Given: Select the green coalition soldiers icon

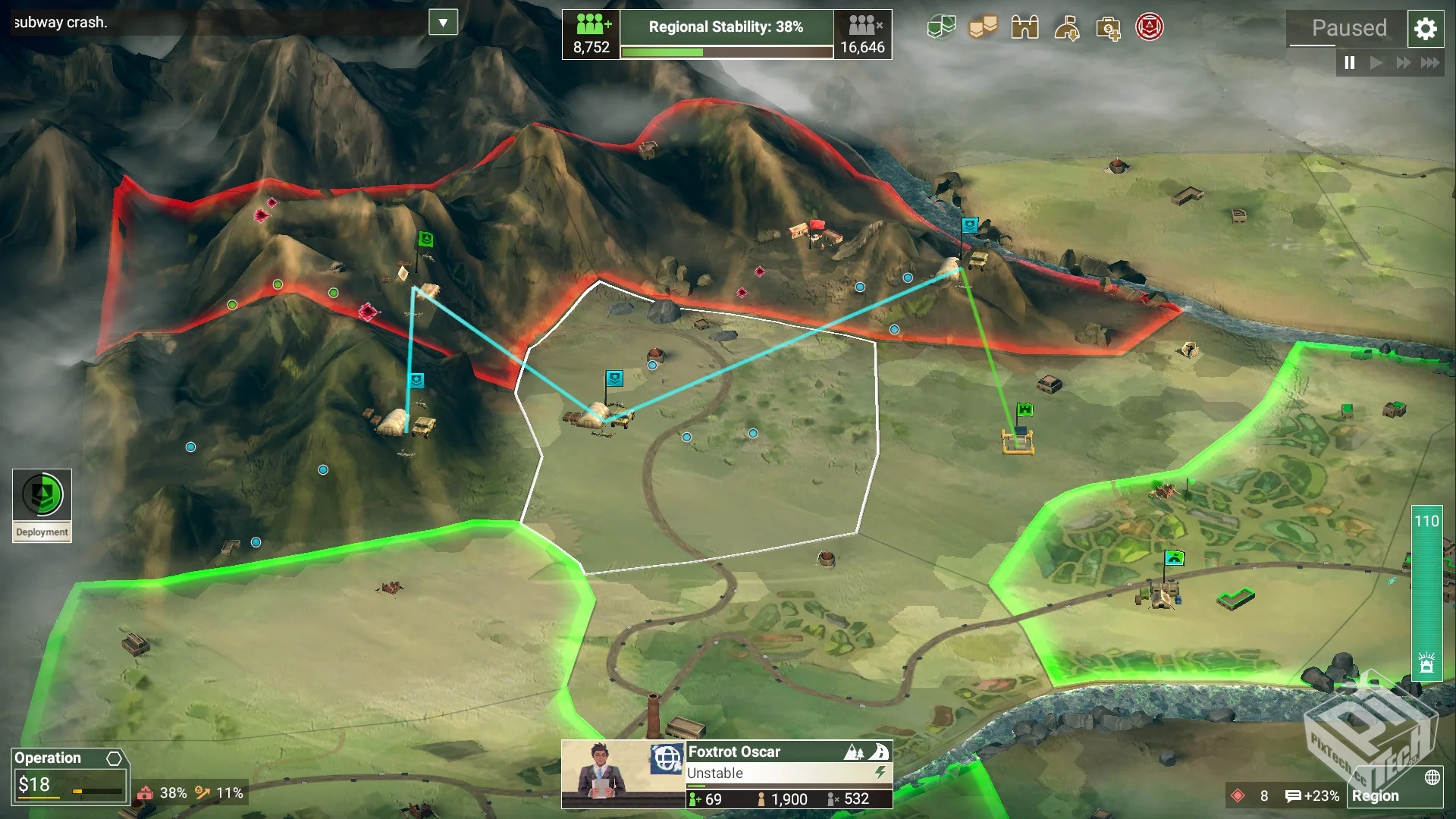Looking at the screenshot, I should [941, 28].
